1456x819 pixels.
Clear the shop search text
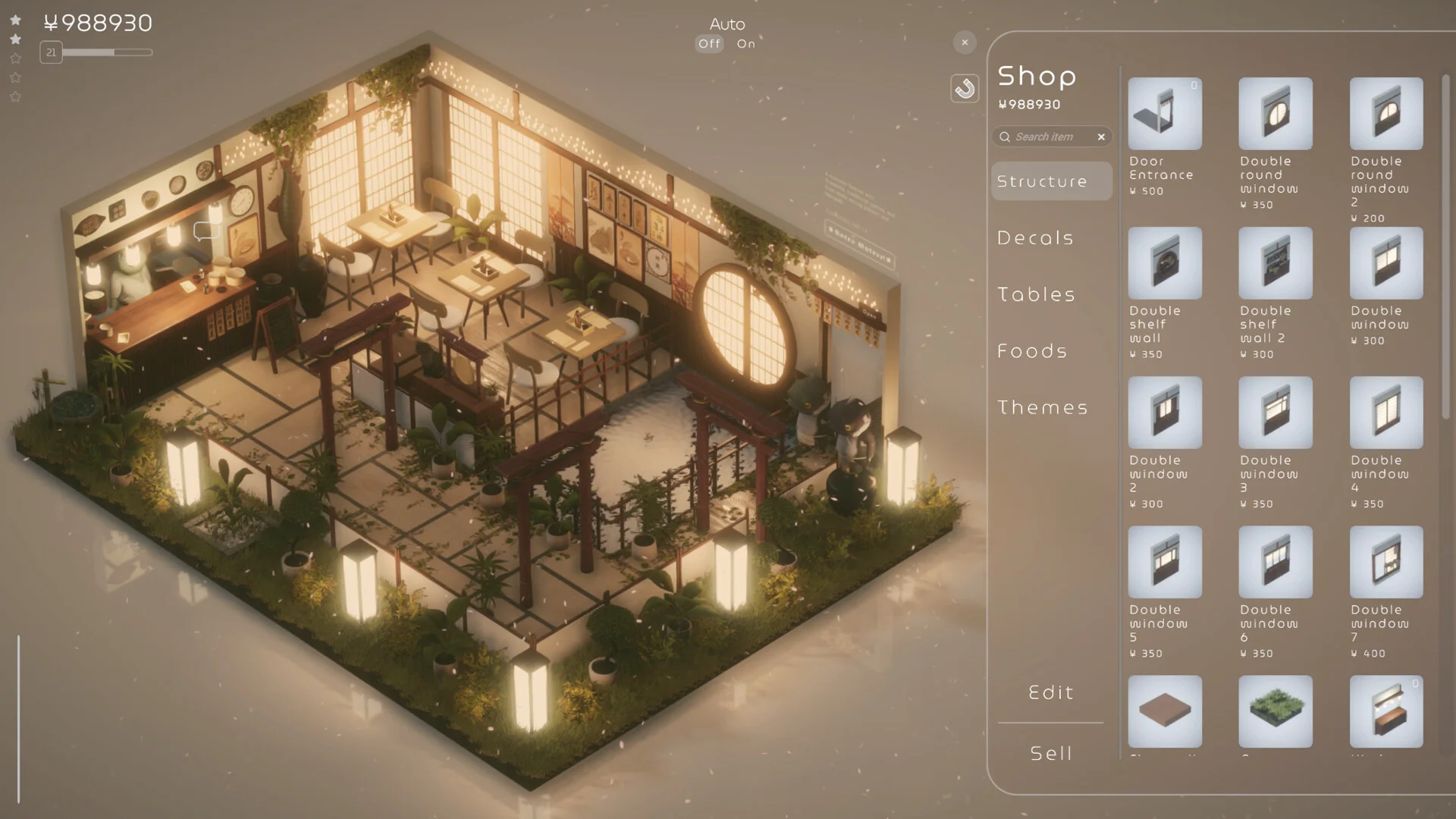(x=1101, y=136)
